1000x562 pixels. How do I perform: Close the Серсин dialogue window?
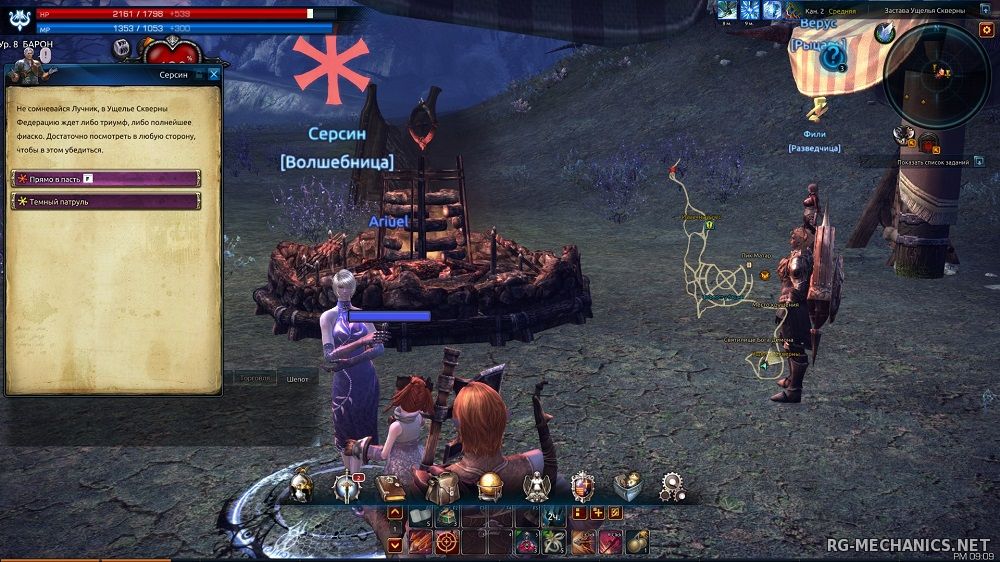(214, 74)
